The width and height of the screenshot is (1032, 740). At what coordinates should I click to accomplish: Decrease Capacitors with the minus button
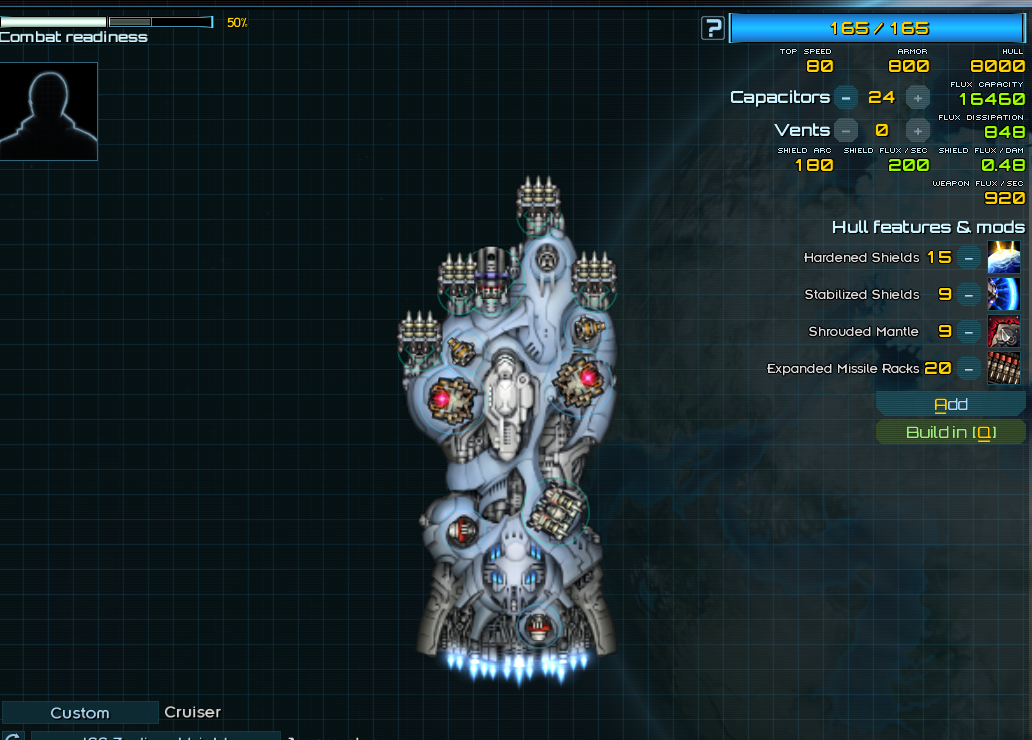pos(846,97)
